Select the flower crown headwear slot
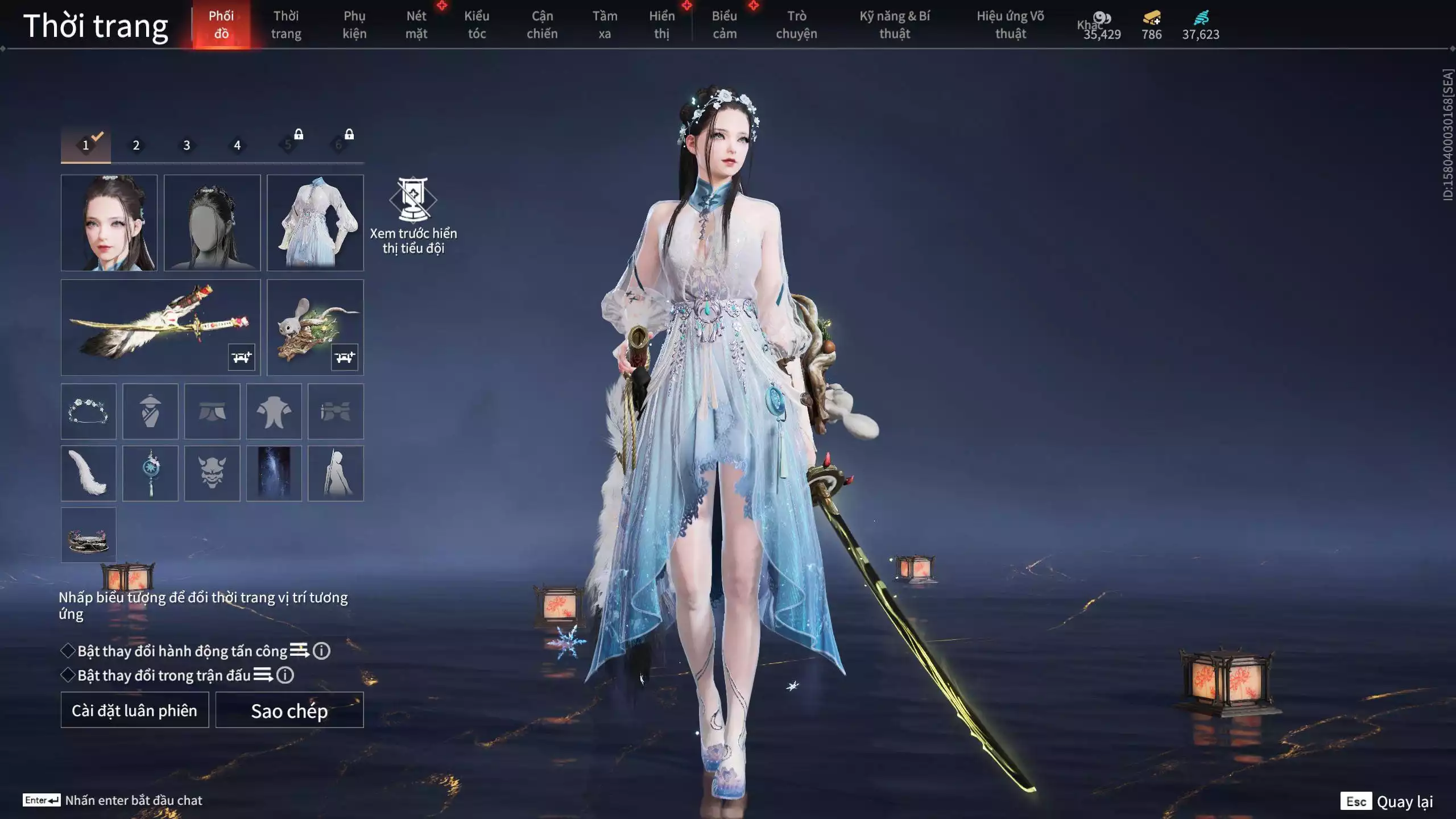 tap(88, 412)
